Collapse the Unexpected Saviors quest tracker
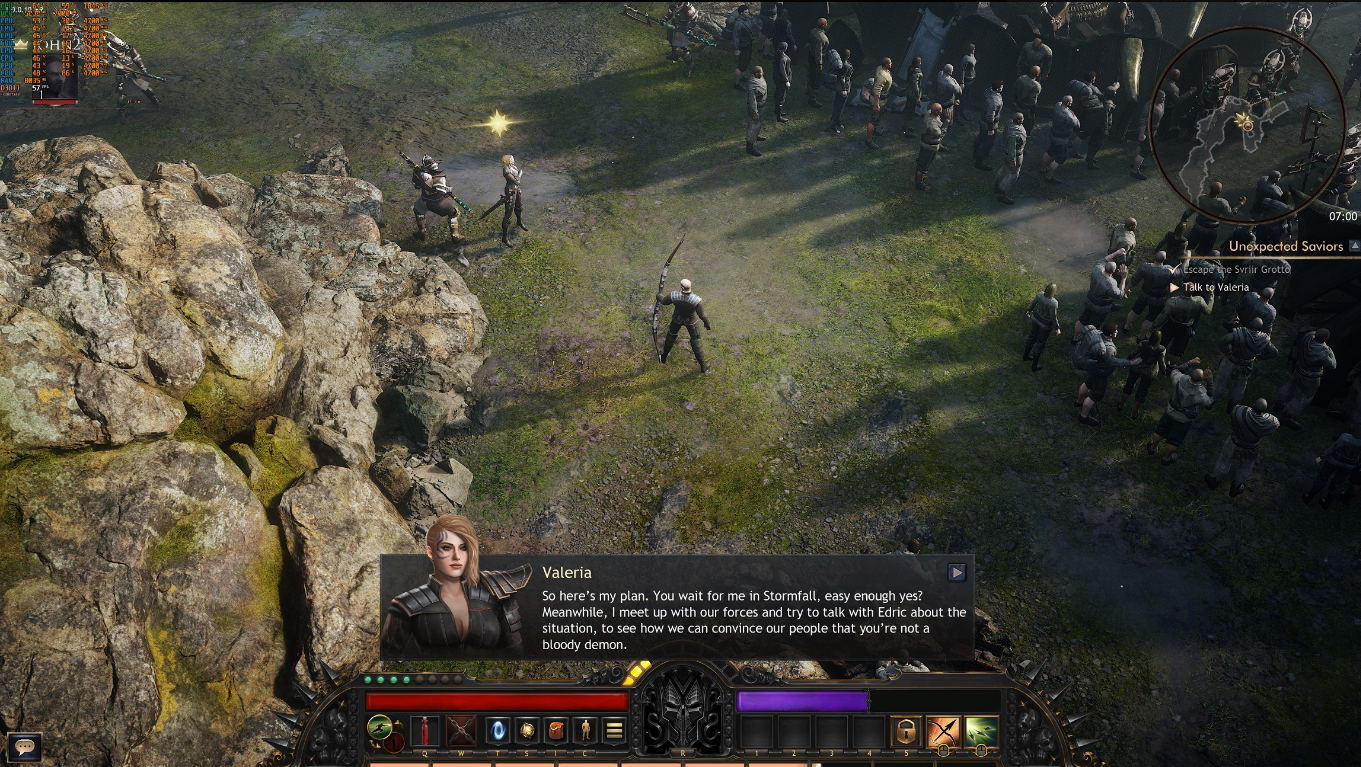Screen dimensions: 1361x767 coord(1354,245)
